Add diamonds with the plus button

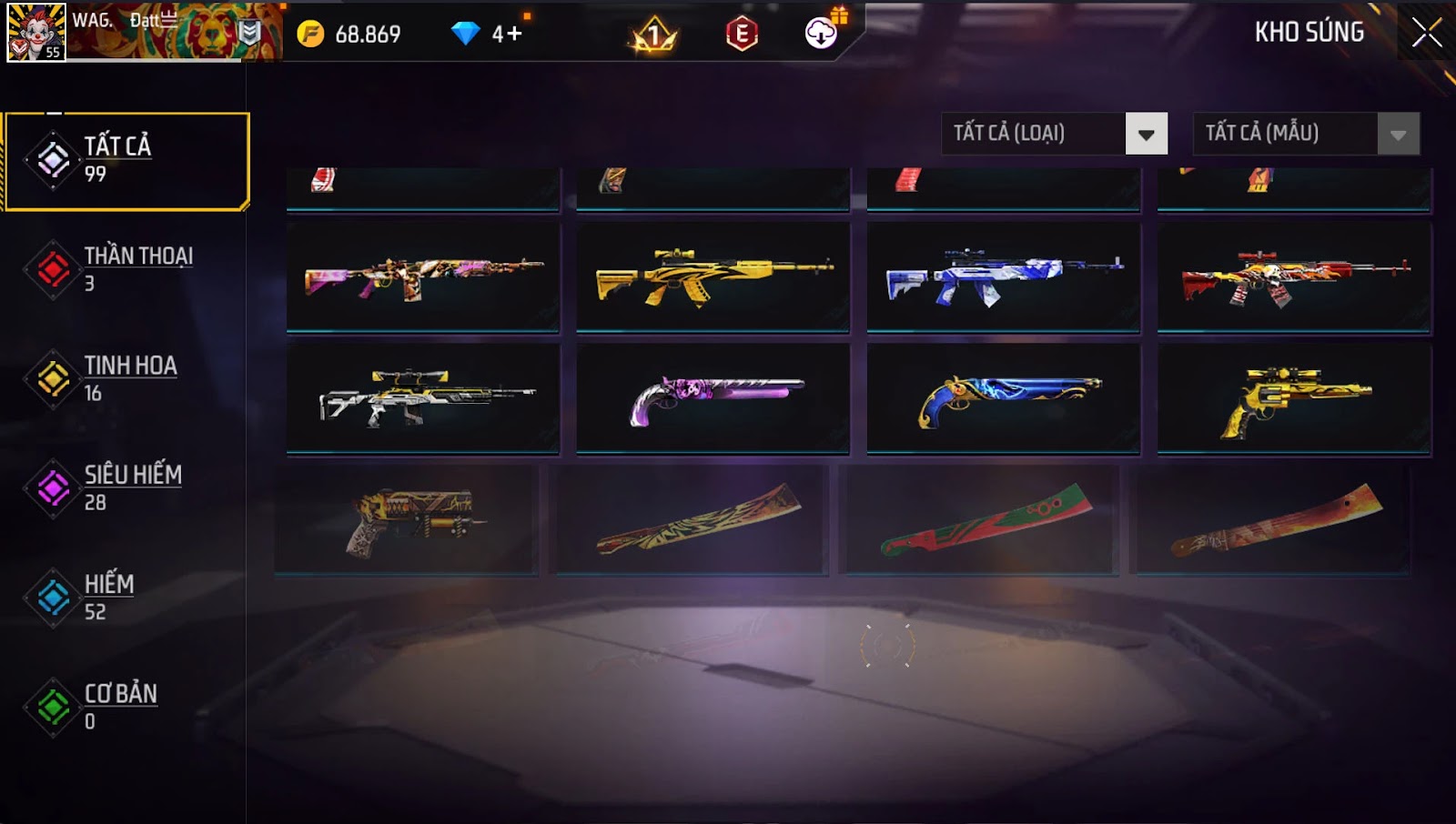pyautogui.click(x=514, y=35)
